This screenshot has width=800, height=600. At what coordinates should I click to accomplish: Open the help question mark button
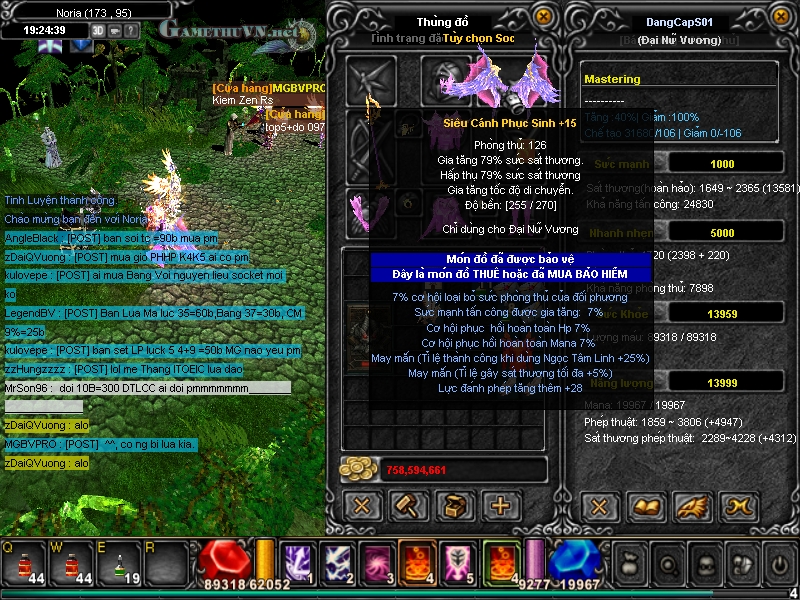pos(131,30)
